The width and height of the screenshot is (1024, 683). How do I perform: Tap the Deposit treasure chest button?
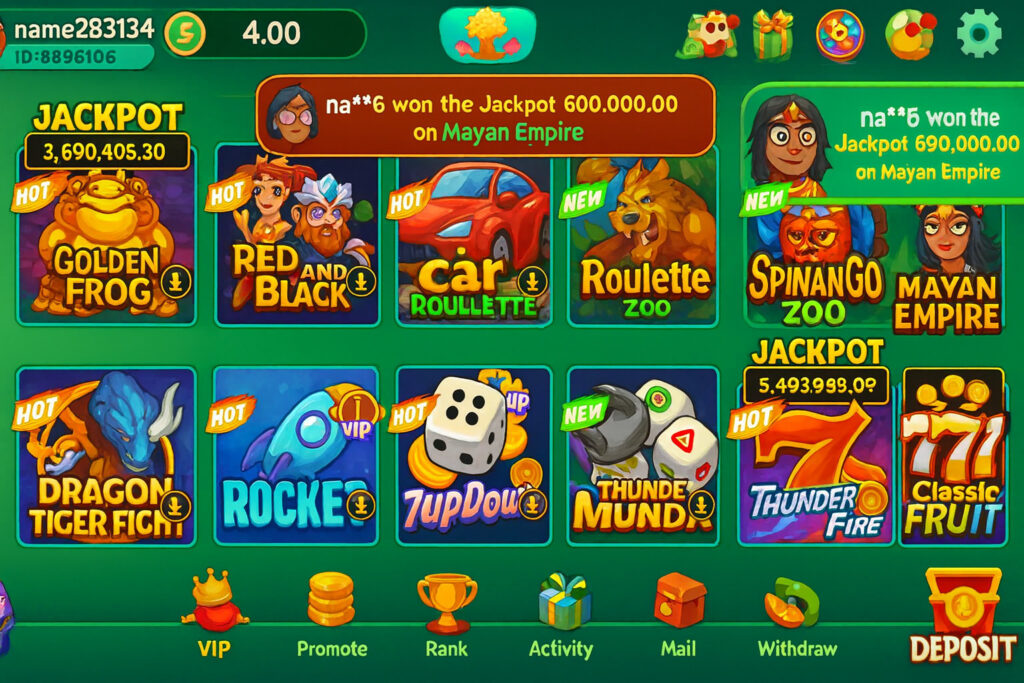click(962, 616)
